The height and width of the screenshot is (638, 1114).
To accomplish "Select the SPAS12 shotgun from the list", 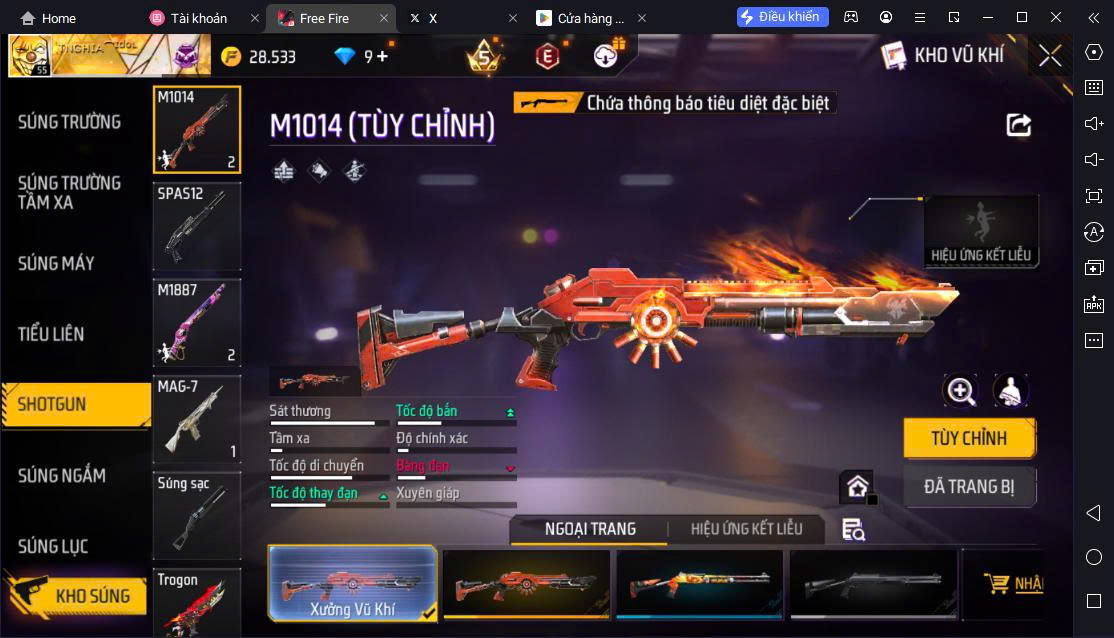I will point(197,227).
